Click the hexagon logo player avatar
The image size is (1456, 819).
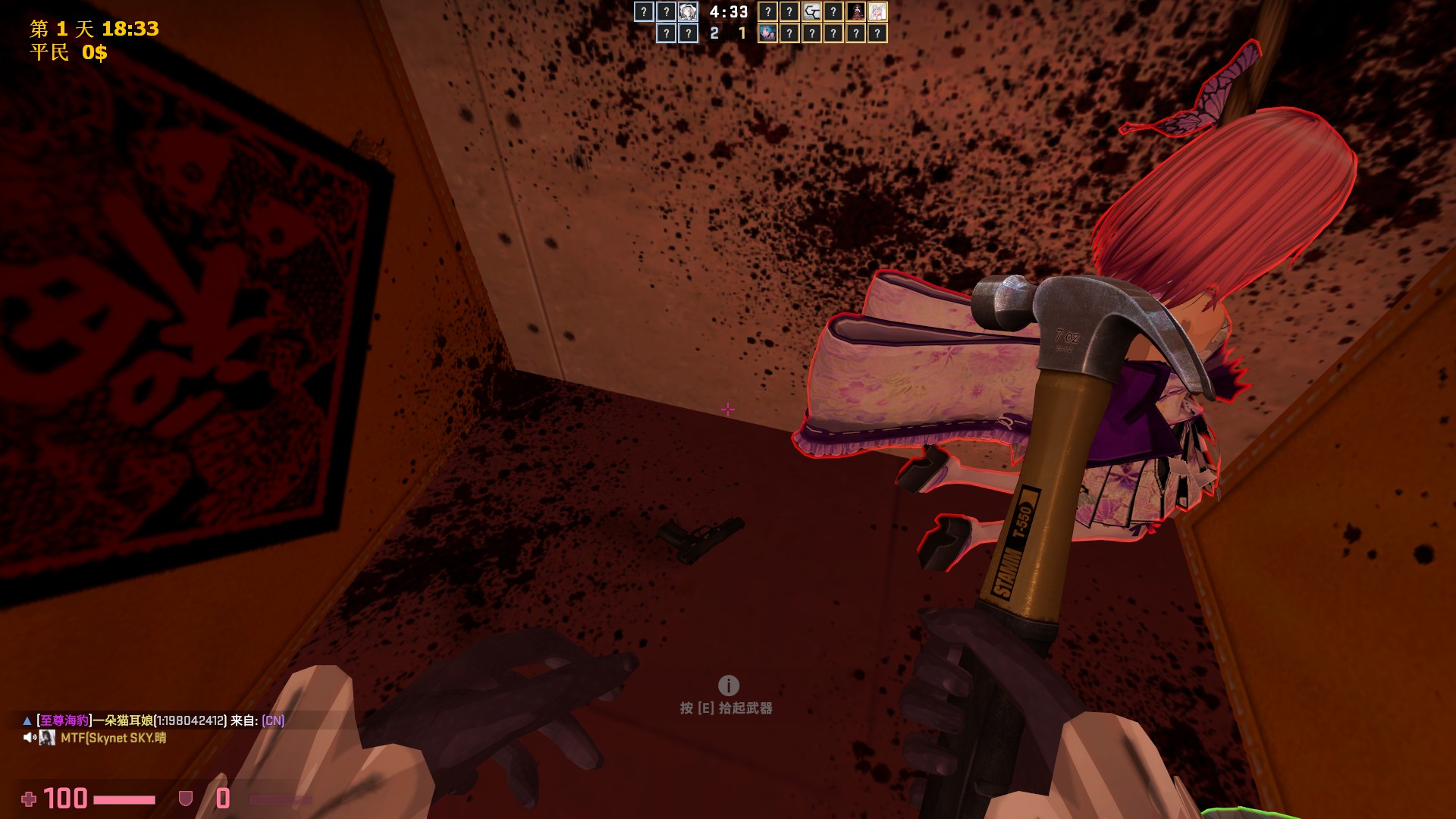[811, 11]
